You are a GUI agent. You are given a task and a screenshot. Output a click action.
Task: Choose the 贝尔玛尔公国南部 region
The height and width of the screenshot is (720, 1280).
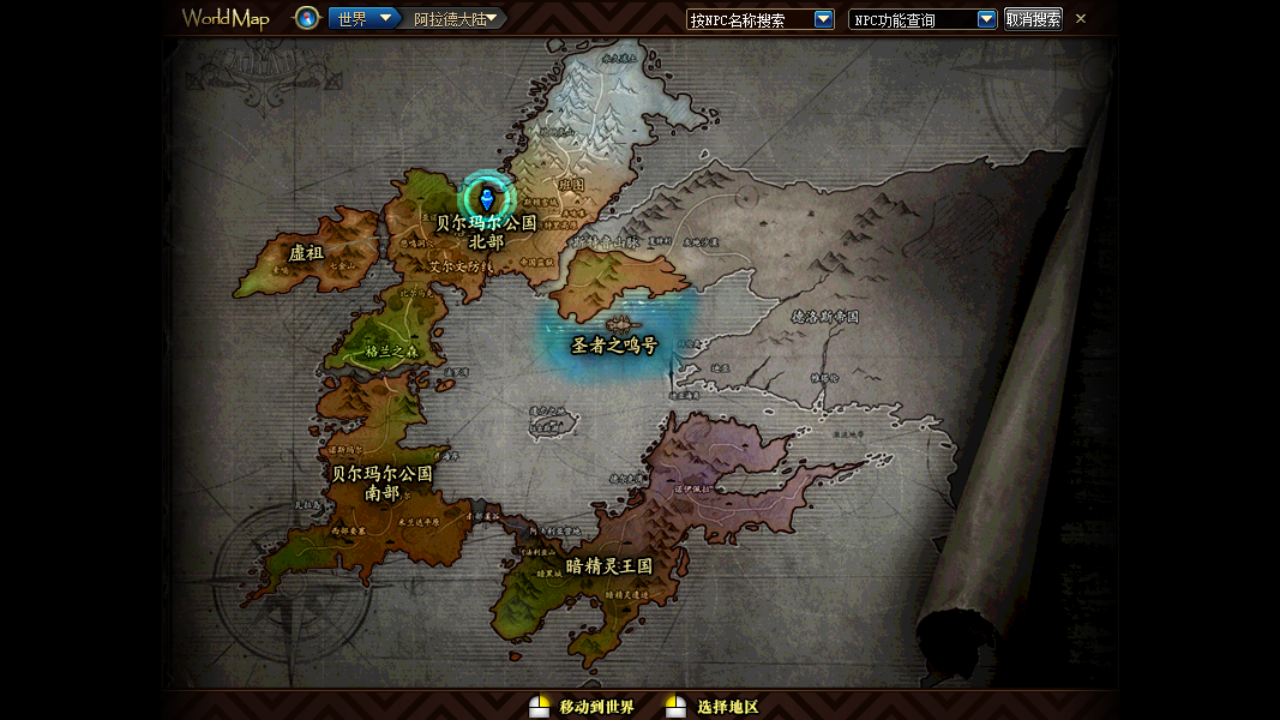[382, 482]
